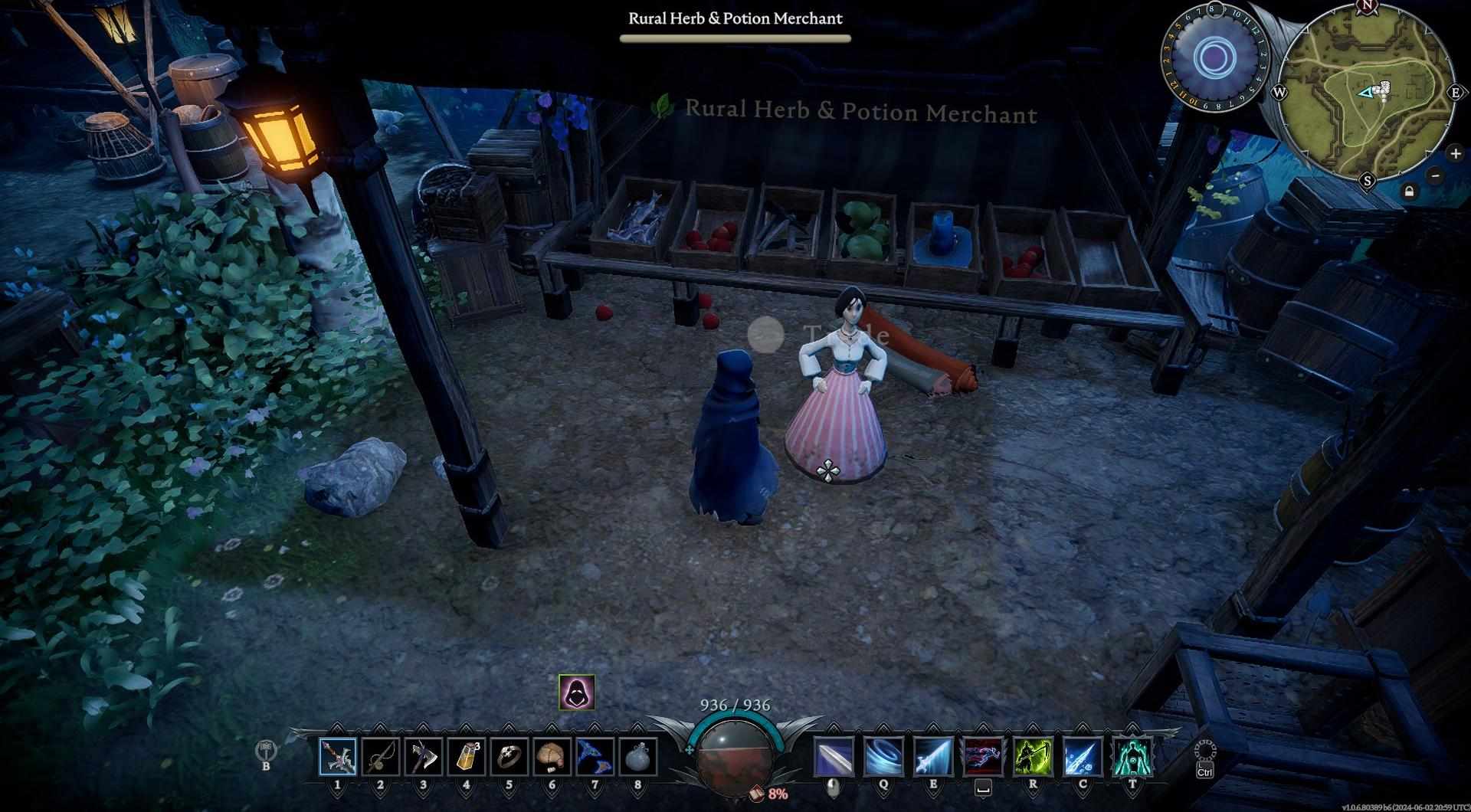Select the ring item in the hotbar
This screenshot has height=812, width=1471.
click(509, 758)
